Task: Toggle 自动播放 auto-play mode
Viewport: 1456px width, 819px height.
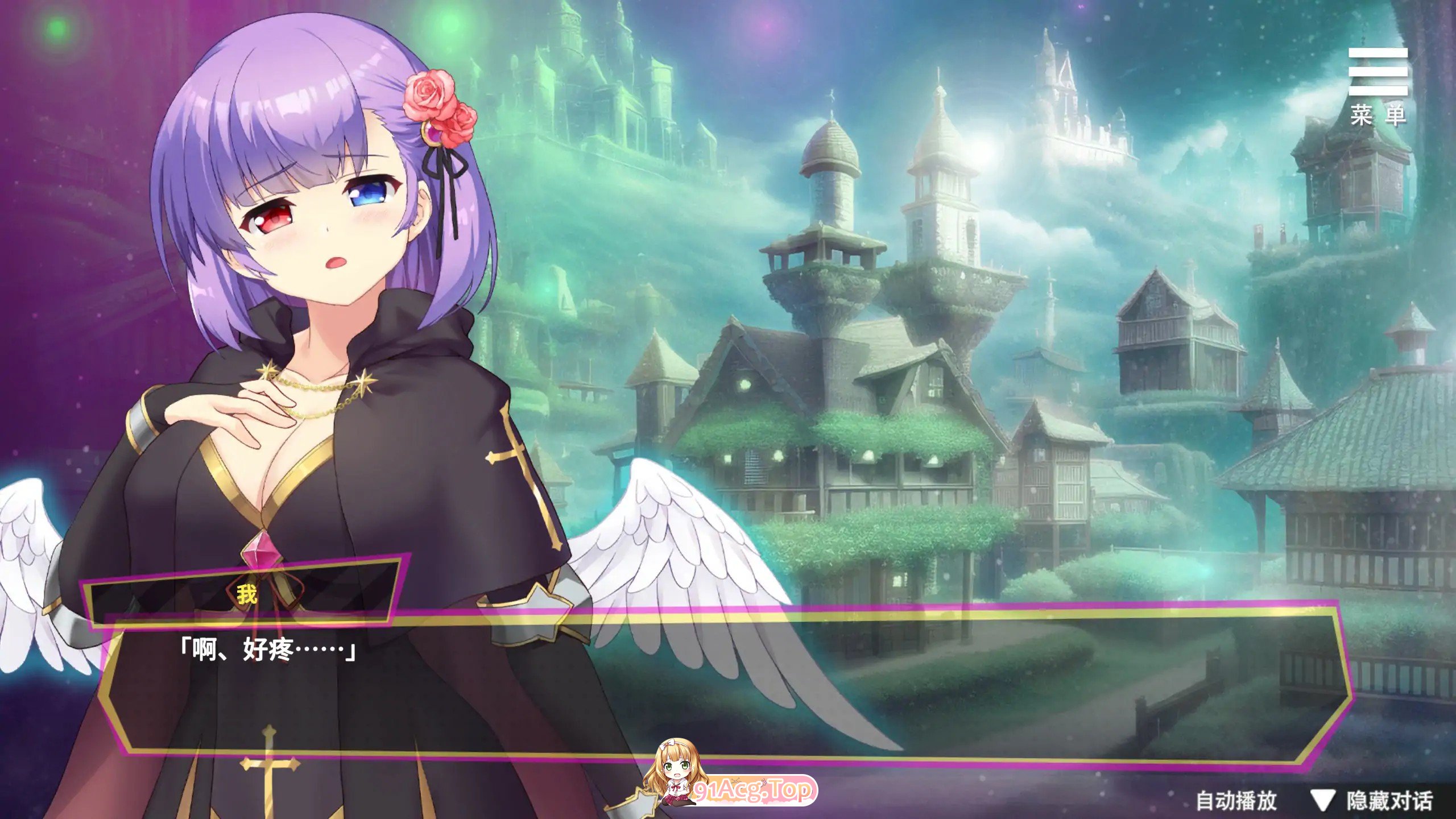Action: [x=1236, y=801]
